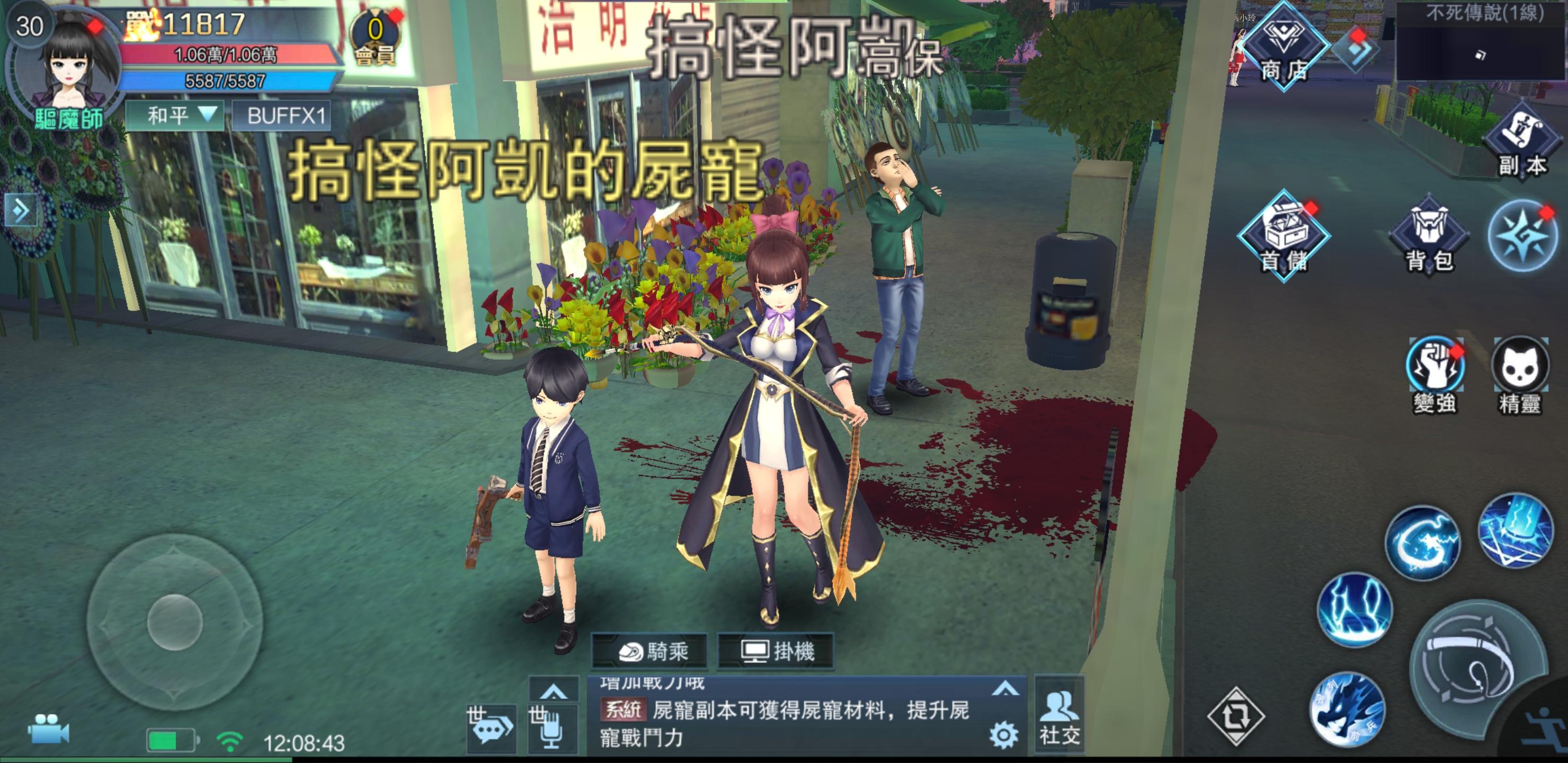Open the 背包 backpack inventory
The height and width of the screenshot is (763, 1568).
pyautogui.click(x=1429, y=239)
